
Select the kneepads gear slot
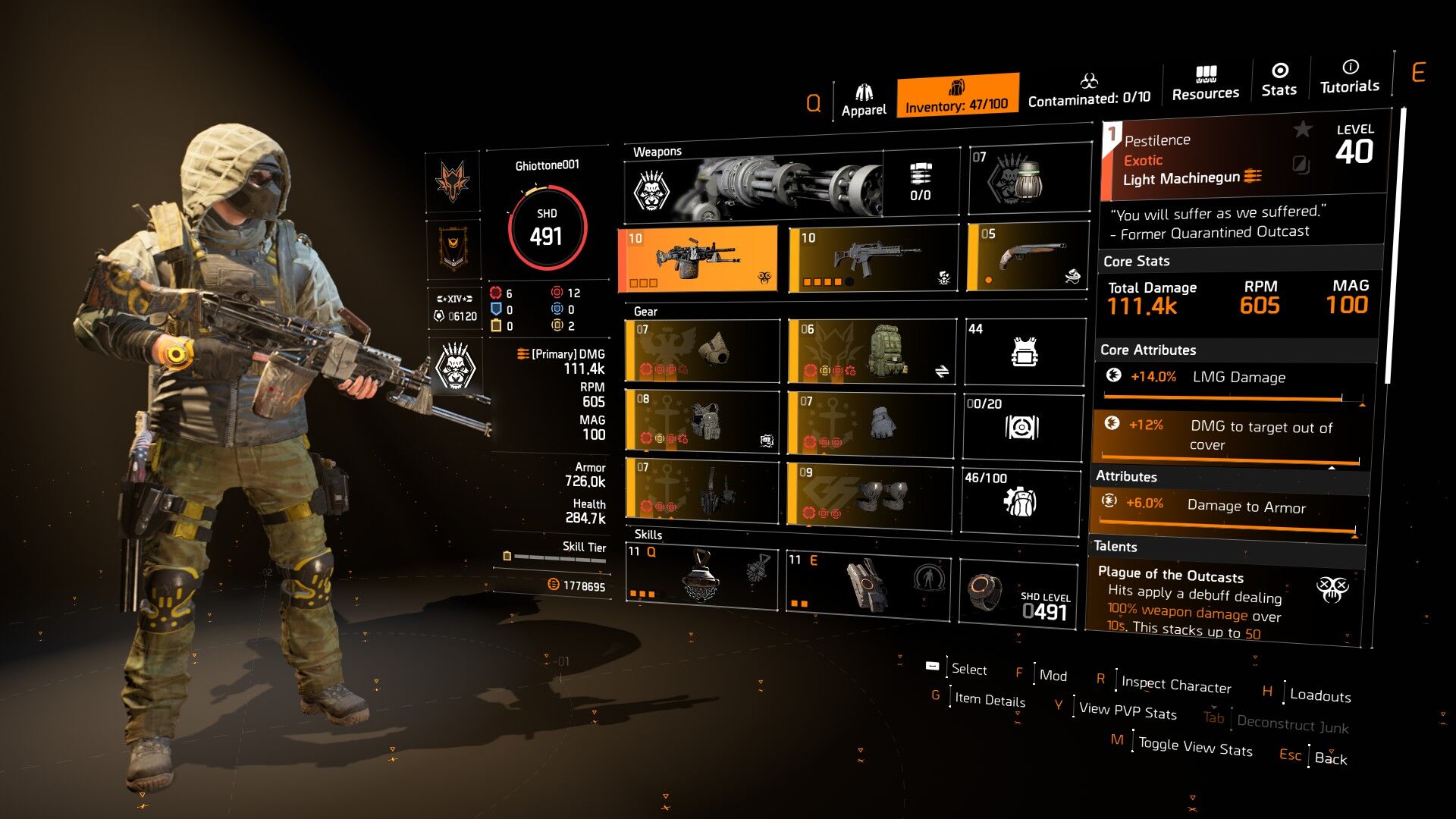(x=869, y=496)
